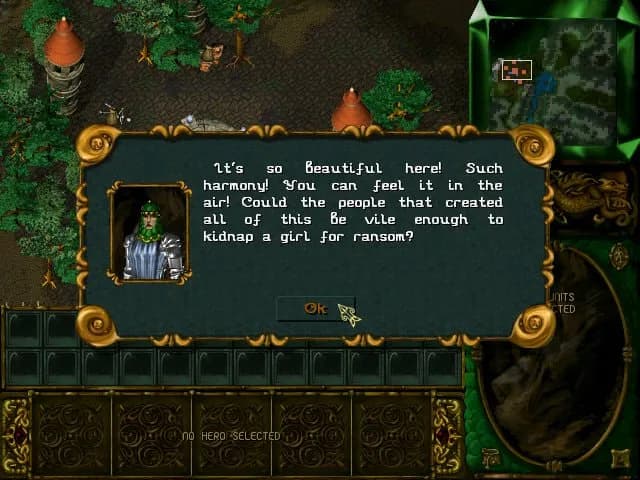Viewport: 640px width, 480px height.
Task: Confirm the dialogue with the Ok button
Action: 315,309
